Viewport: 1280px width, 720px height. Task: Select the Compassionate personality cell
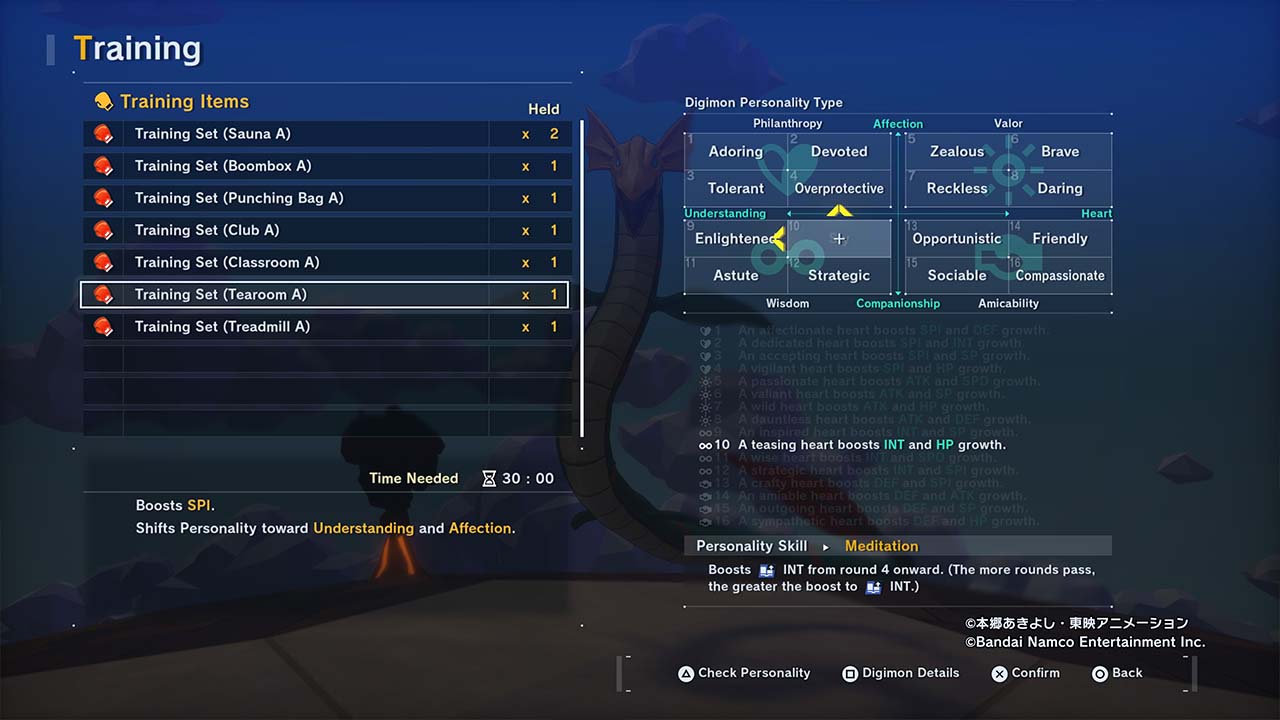(x=1060, y=276)
